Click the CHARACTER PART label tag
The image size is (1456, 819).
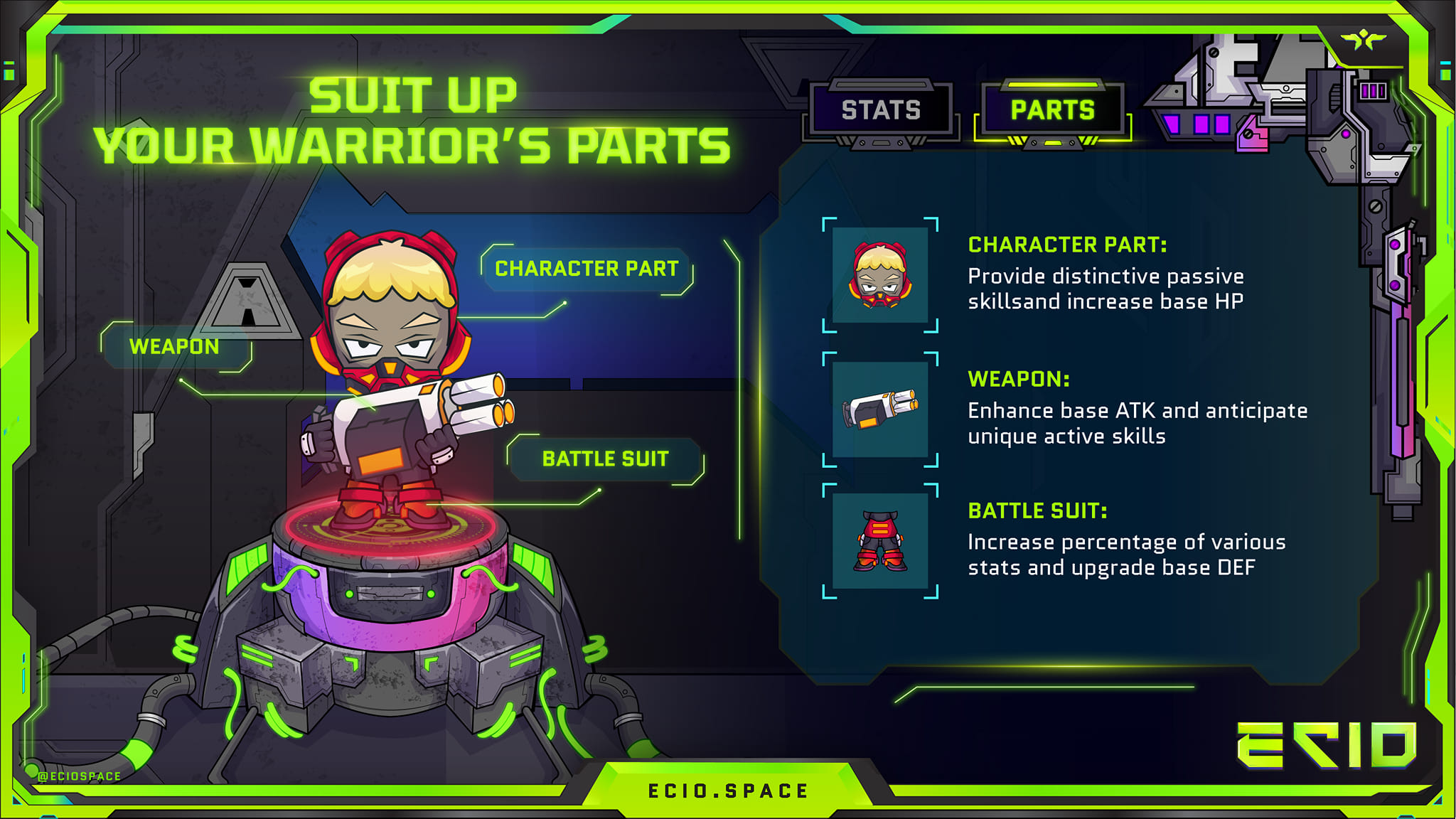pyautogui.click(x=587, y=269)
